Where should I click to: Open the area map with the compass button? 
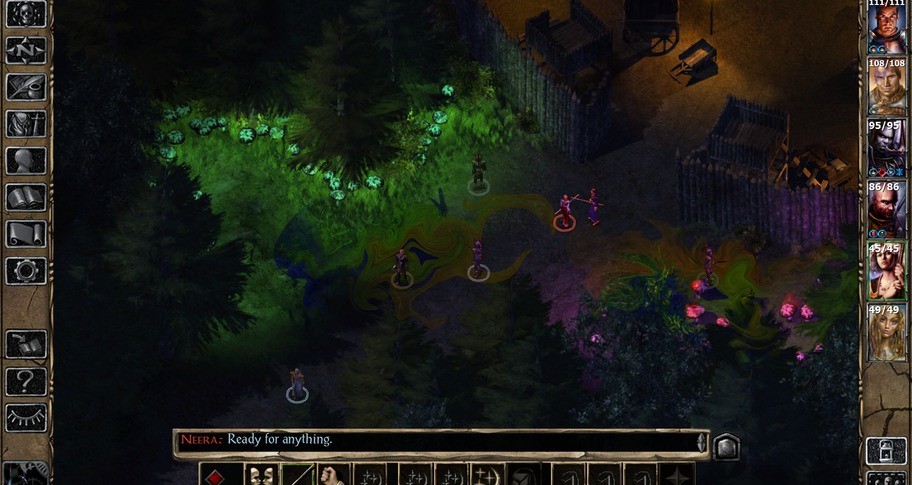pos(26,49)
